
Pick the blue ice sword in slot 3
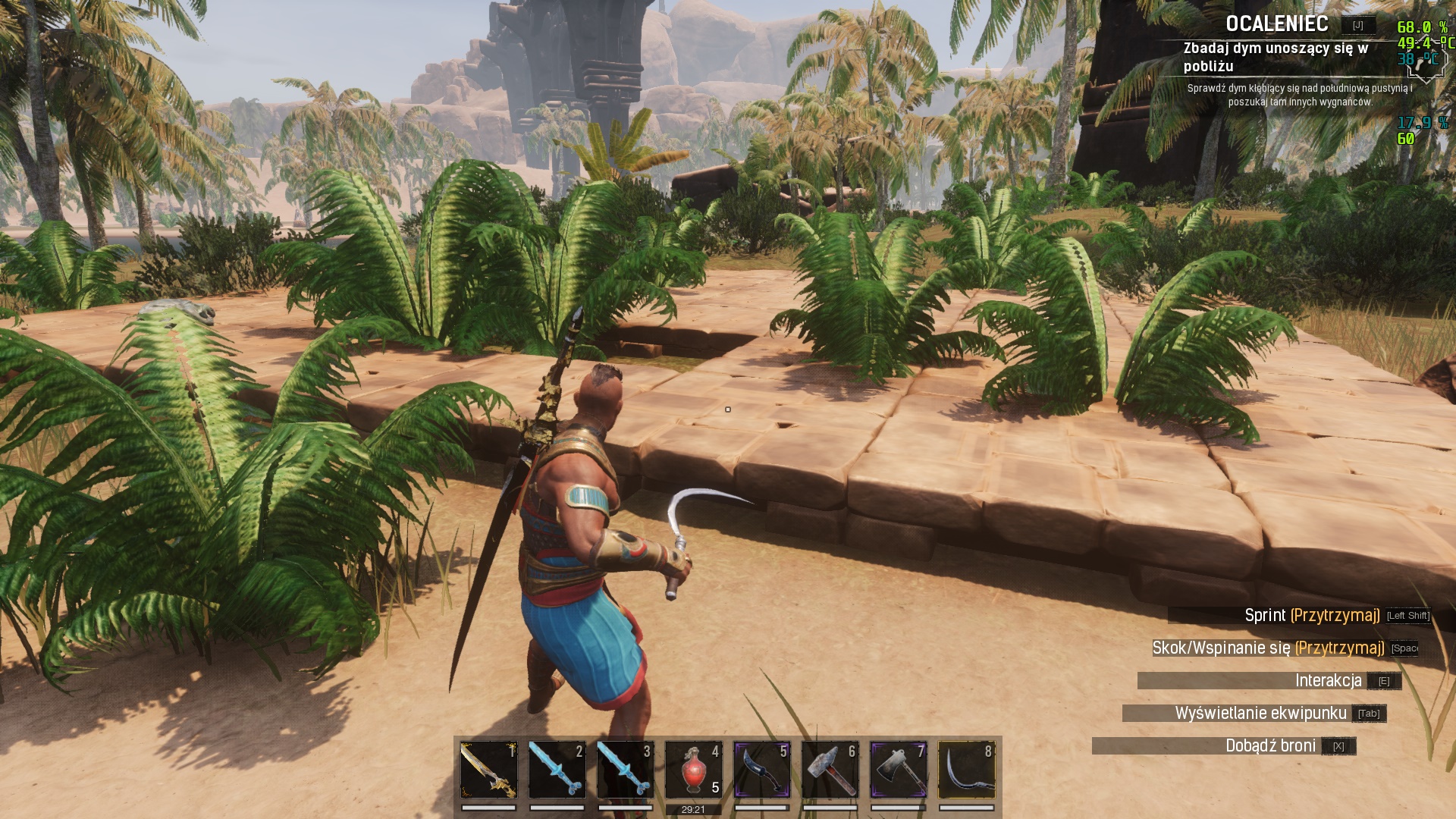(625, 770)
